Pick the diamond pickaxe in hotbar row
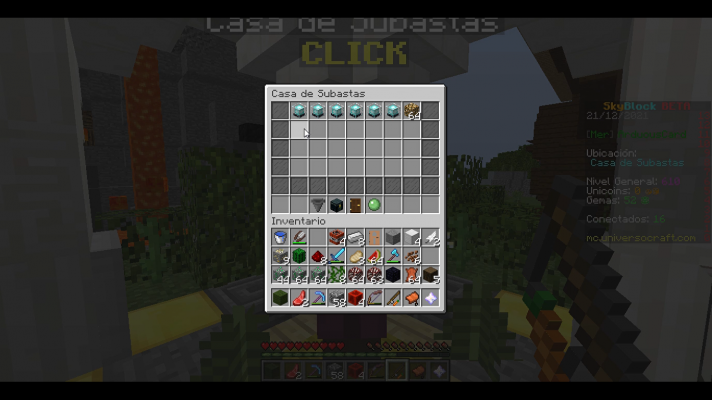Viewport: 712px width, 400px height. [x=318, y=297]
